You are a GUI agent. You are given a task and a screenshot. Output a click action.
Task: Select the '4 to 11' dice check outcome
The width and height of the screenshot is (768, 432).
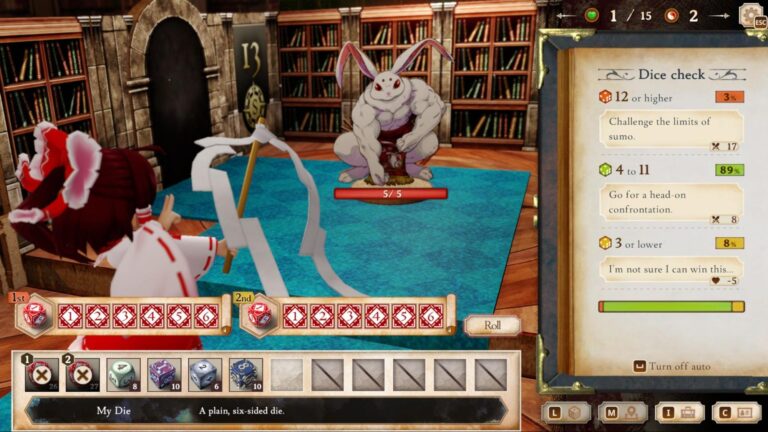click(x=671, y=195)
